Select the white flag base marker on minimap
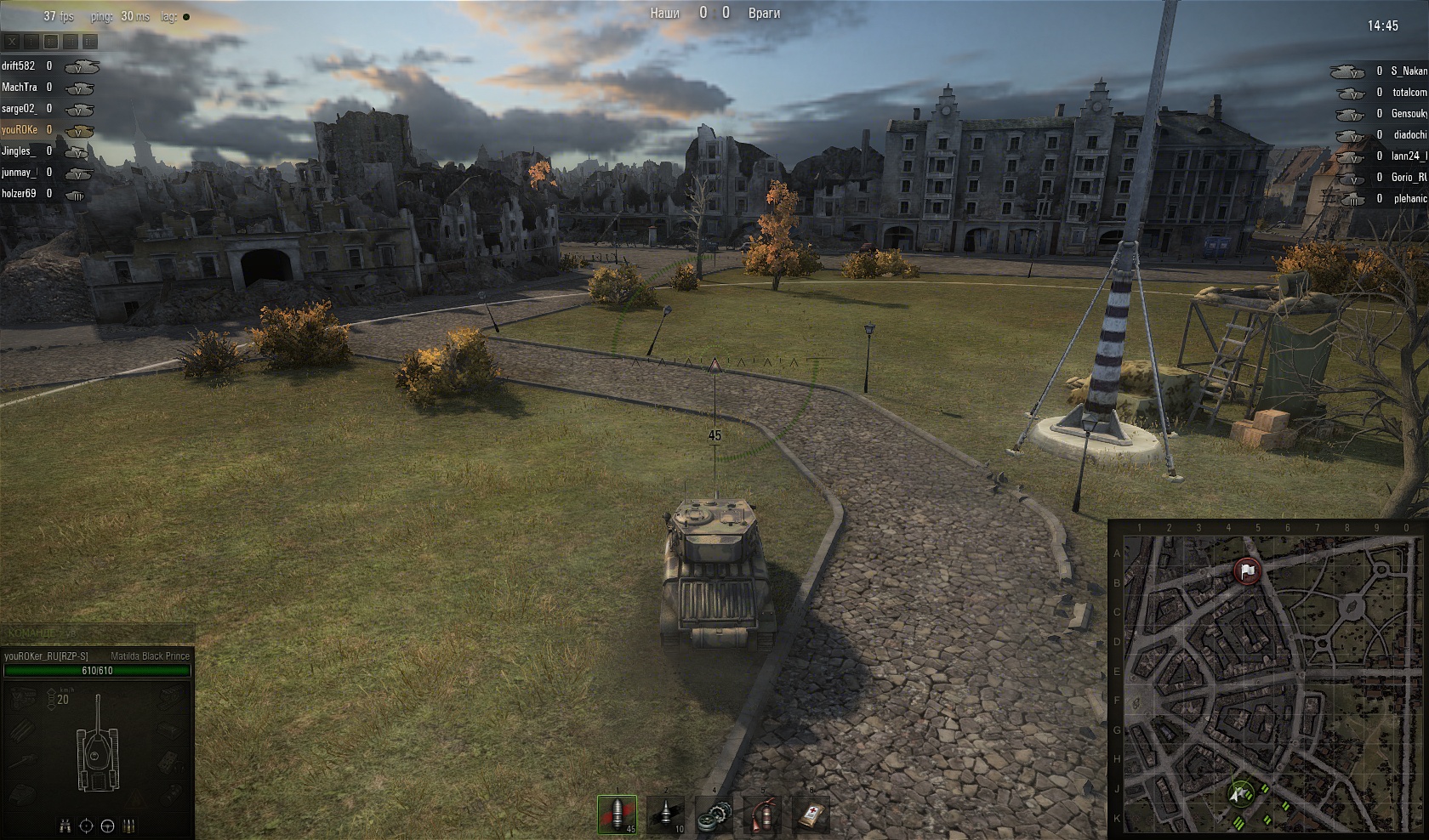This screenshot has height=840, width=1429. coord(1247,571)
